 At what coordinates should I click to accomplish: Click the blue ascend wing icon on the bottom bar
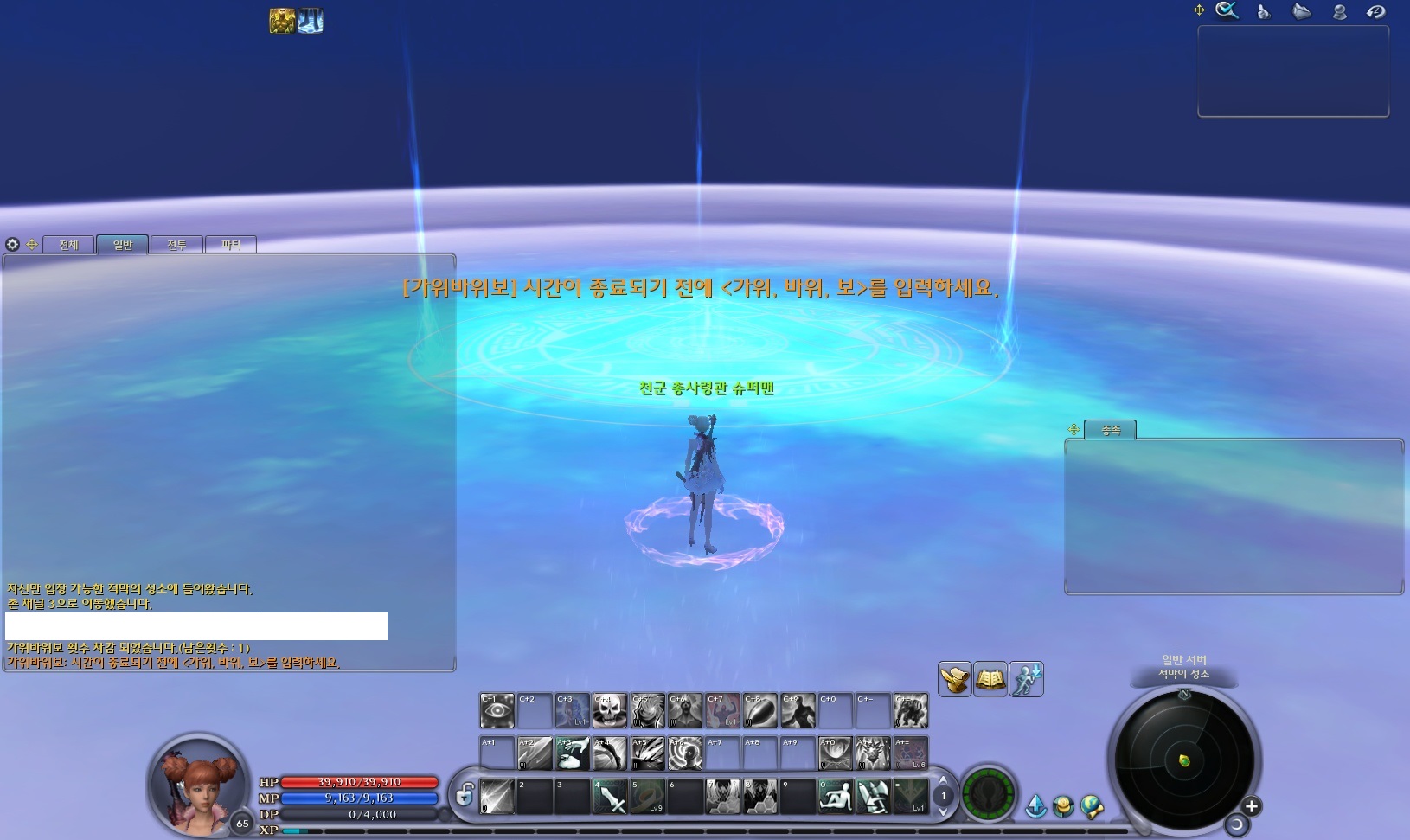1036,805
